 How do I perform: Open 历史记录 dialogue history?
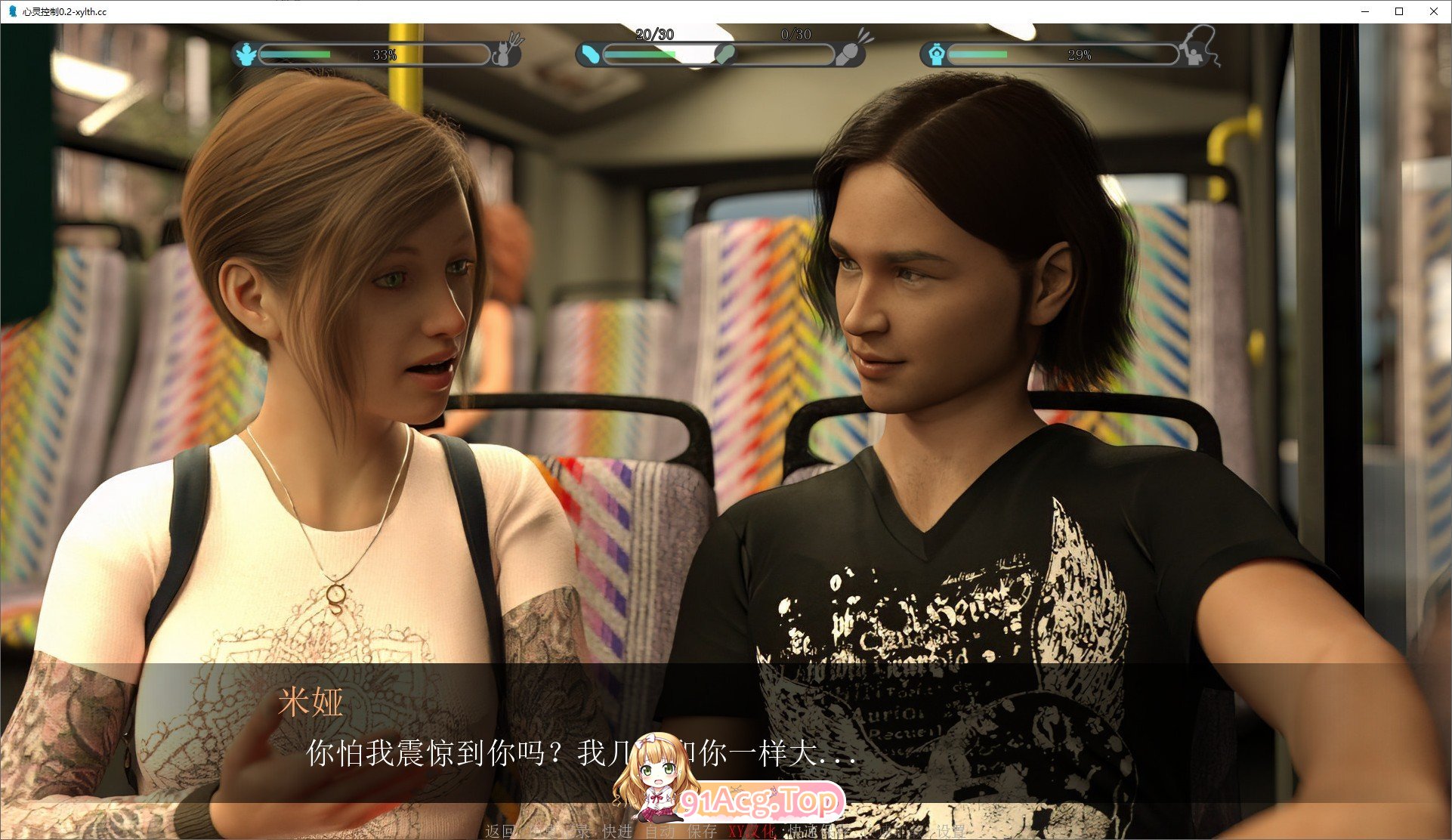[x=557, y=832]
